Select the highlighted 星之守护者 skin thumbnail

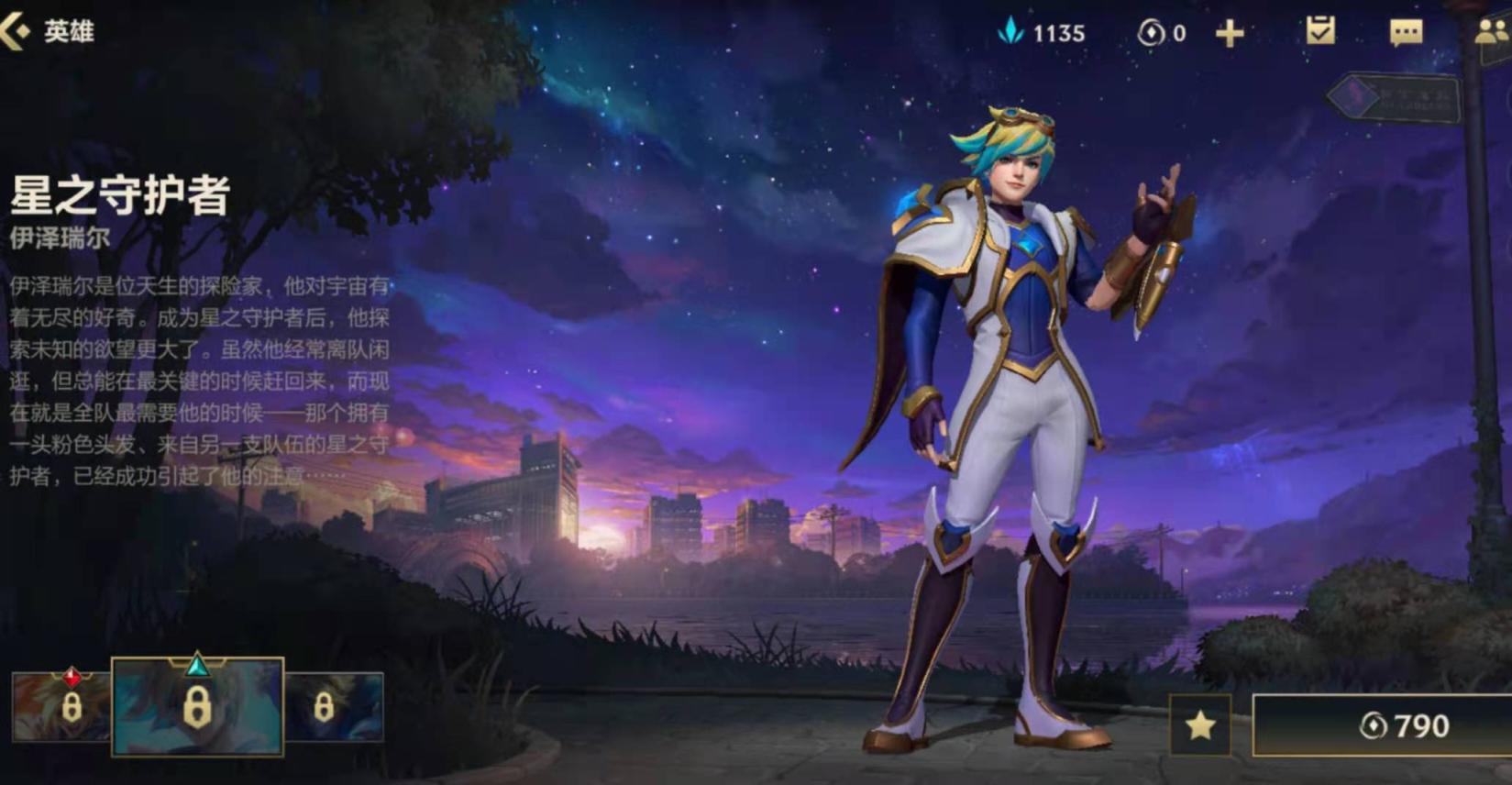197,707
